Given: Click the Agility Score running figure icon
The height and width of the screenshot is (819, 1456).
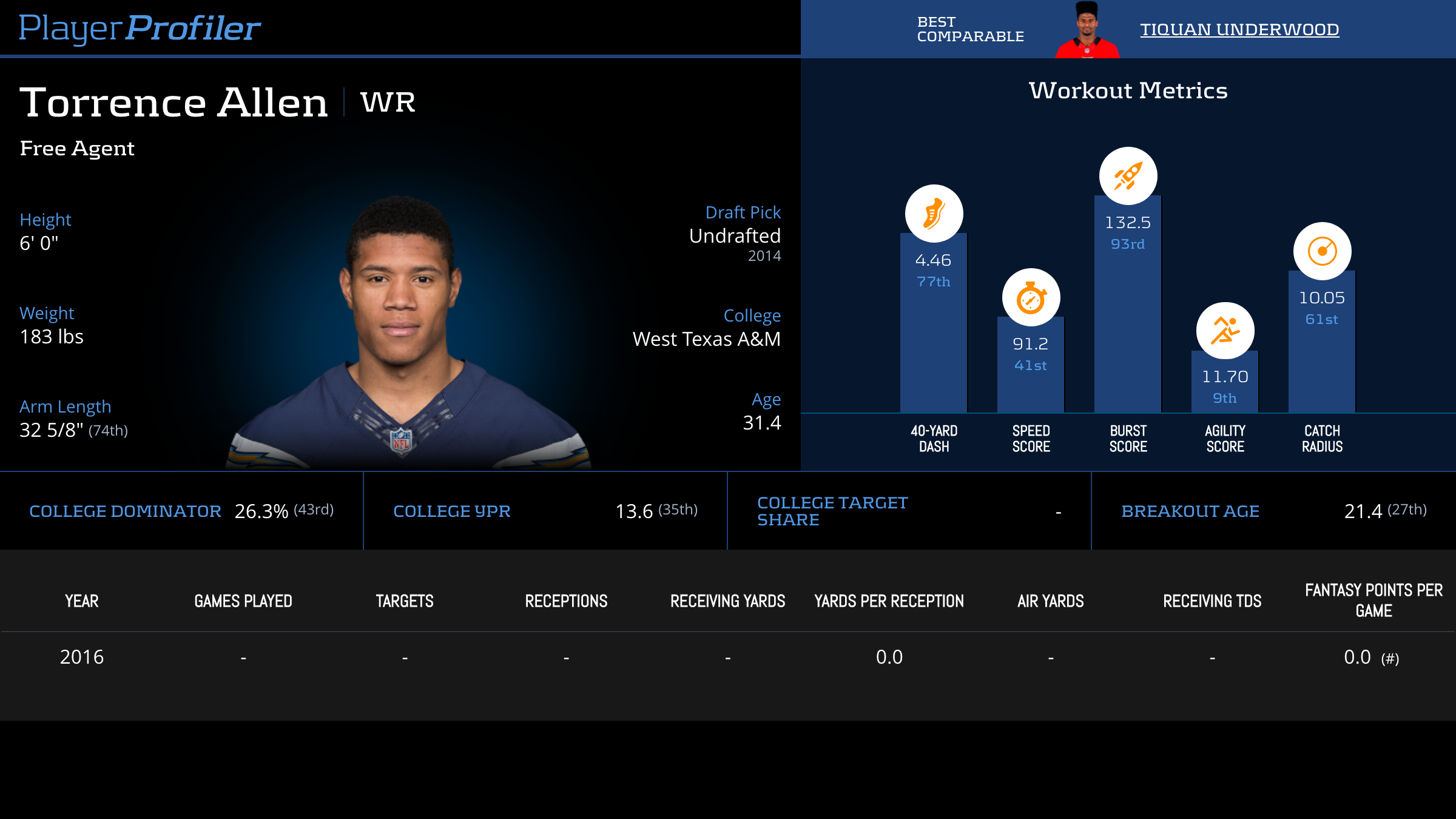Looking at the screenshot, I should tap(1225, 331).
